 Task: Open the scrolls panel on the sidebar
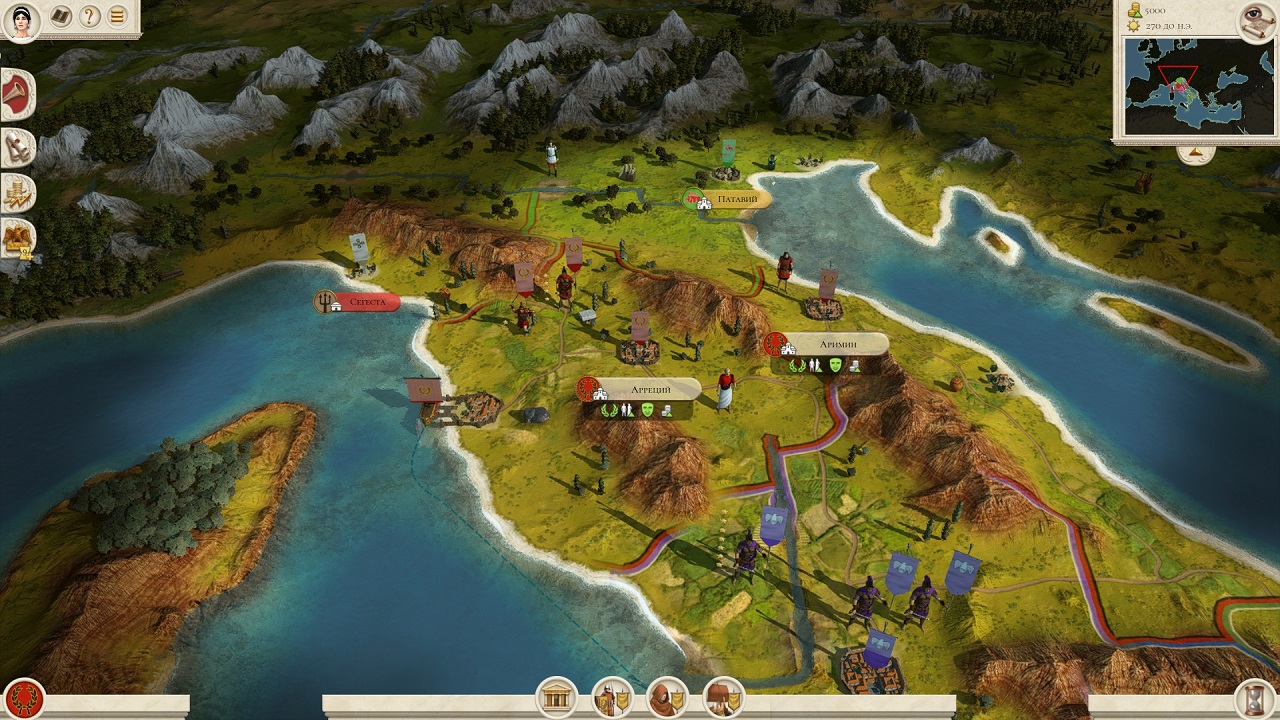click(x=17, y=148)
